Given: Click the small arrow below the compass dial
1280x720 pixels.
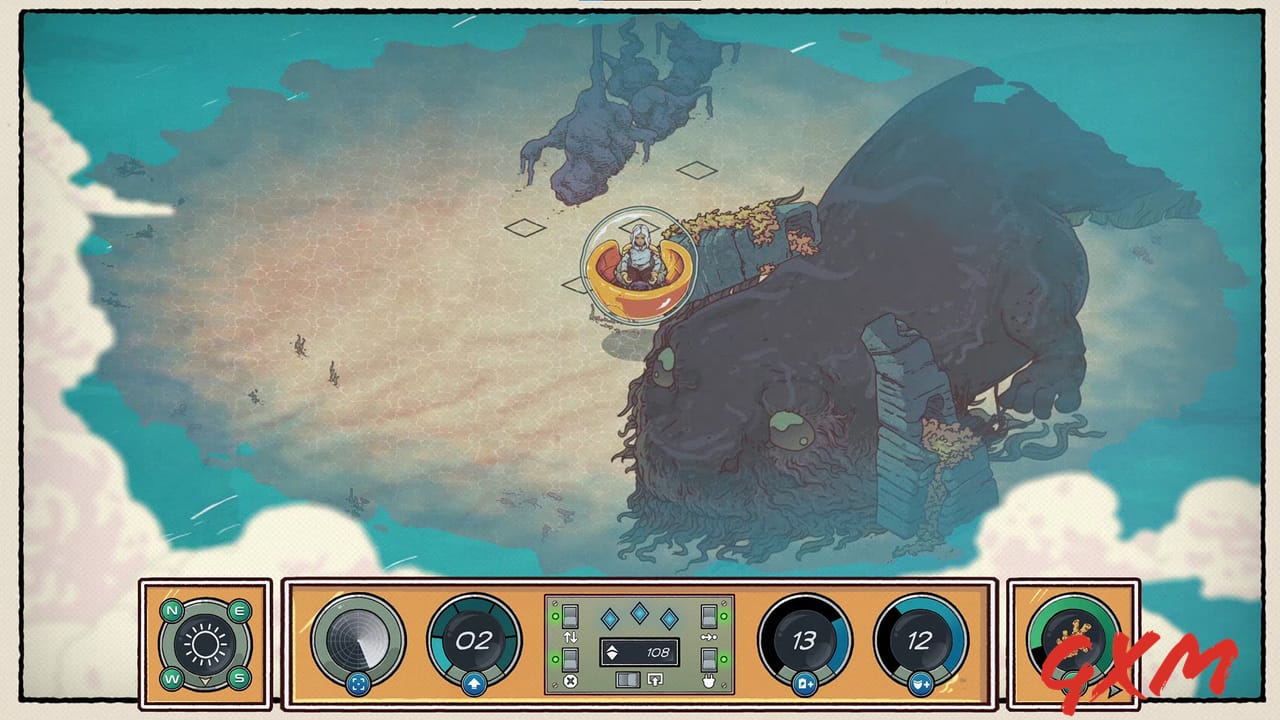Looking at the screenshot, I should 204,680.
